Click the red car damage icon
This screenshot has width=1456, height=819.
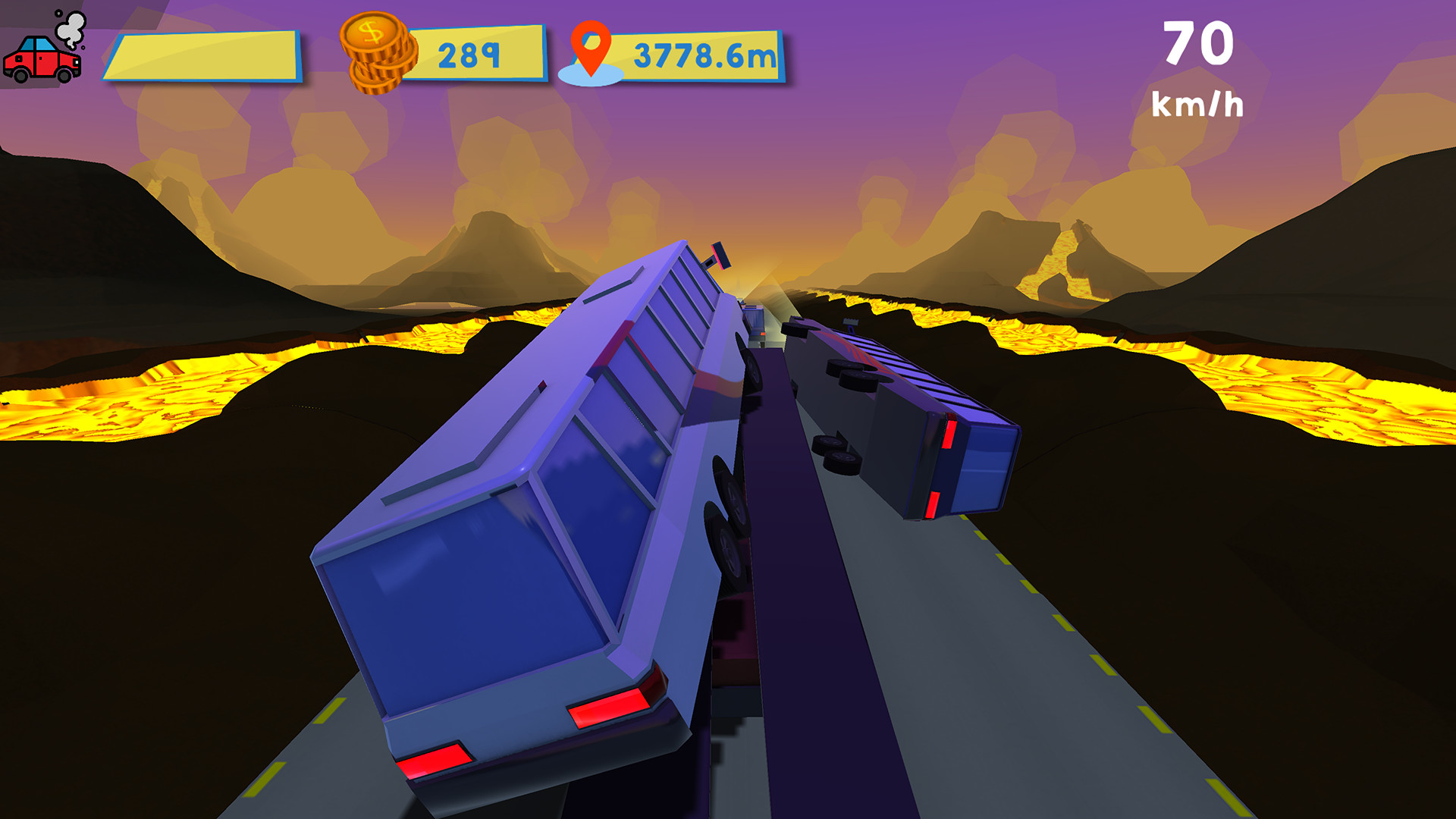click(42, 61)
